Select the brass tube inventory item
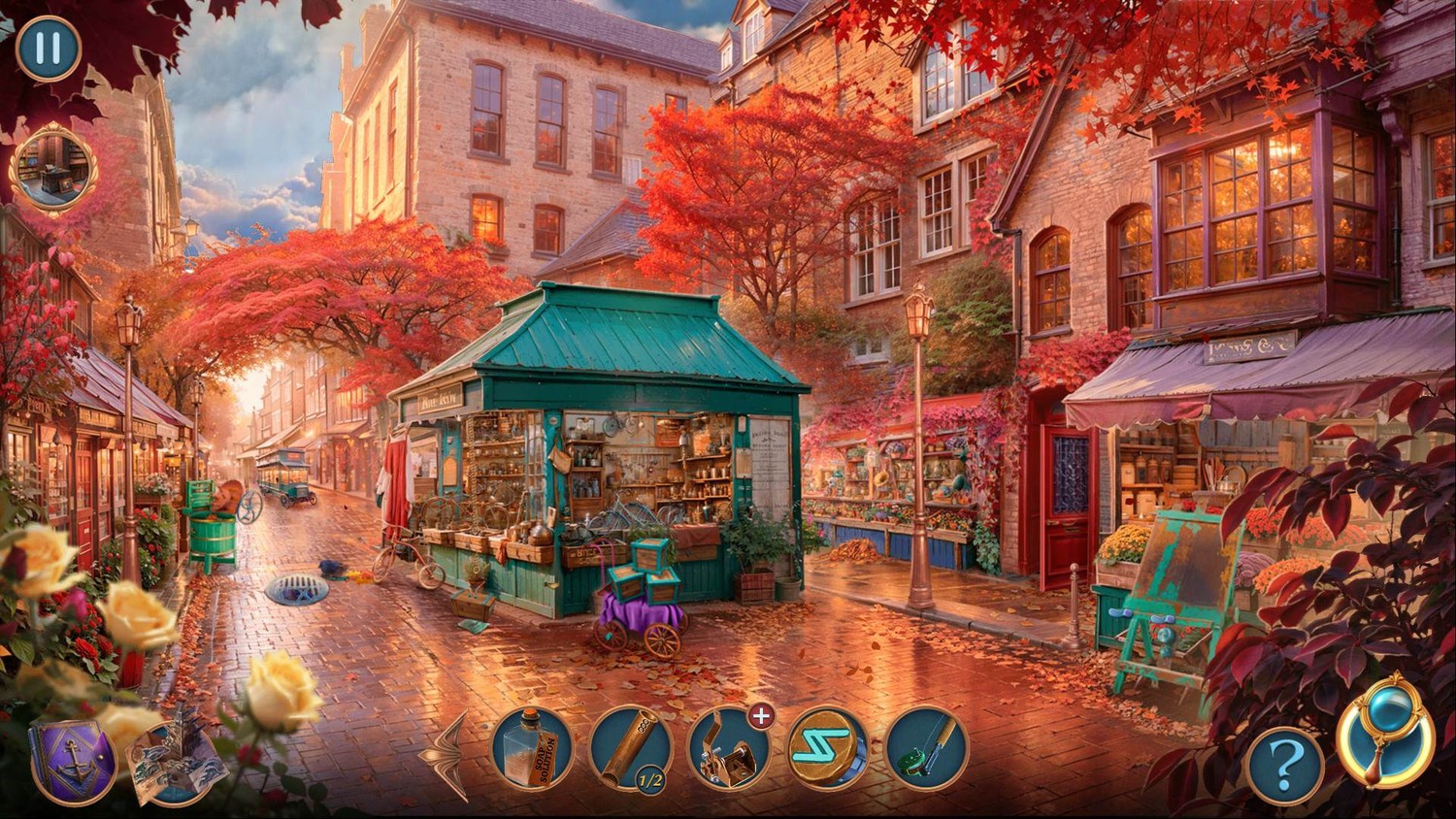 click(631, 747)
